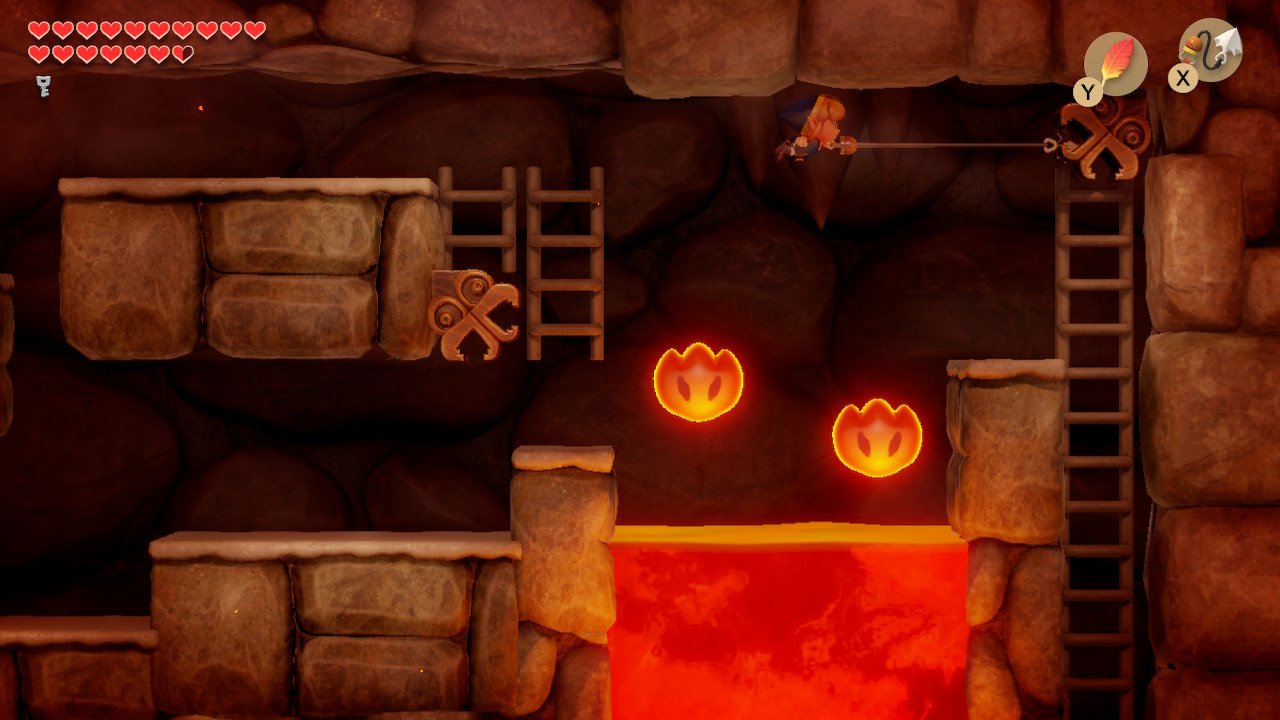Select the Roc's Feather item slot
This screenshot has width=1280, height=720.
pos(1115,64)
